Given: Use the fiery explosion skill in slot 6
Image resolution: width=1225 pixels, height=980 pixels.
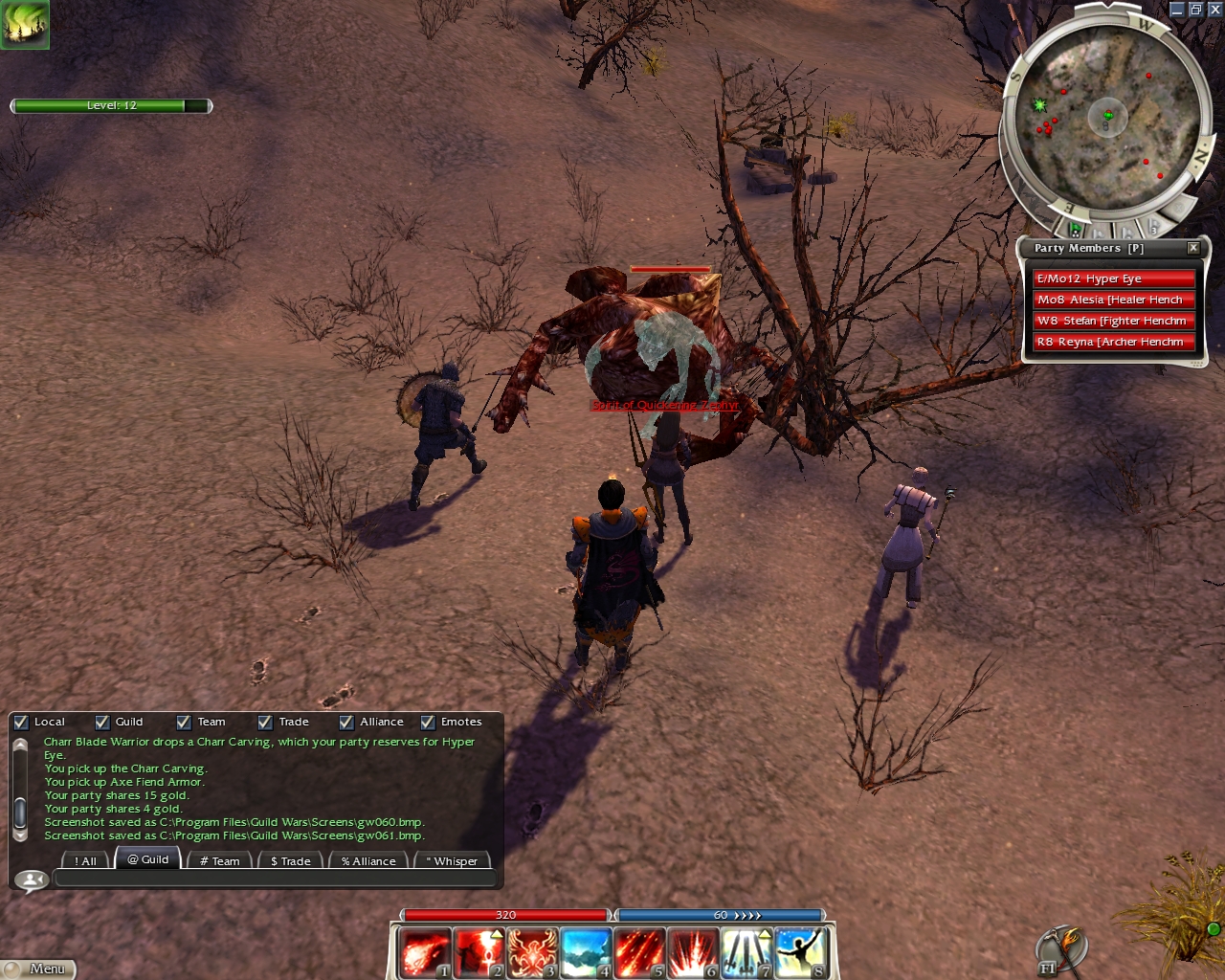Looking at the screenshot, I should (693, 953).
